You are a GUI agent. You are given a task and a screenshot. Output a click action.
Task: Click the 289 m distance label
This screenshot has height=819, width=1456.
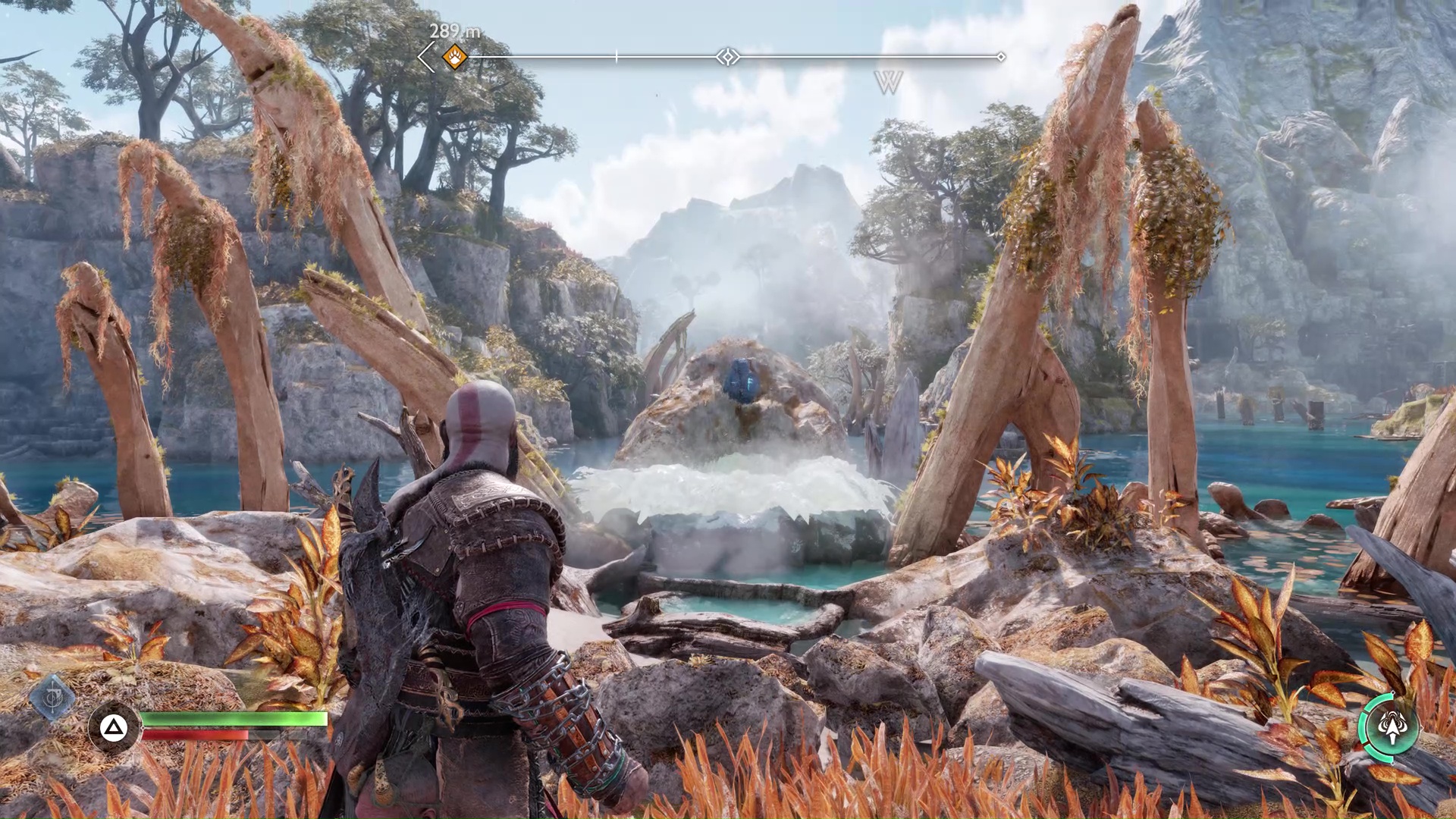(453, 32)
